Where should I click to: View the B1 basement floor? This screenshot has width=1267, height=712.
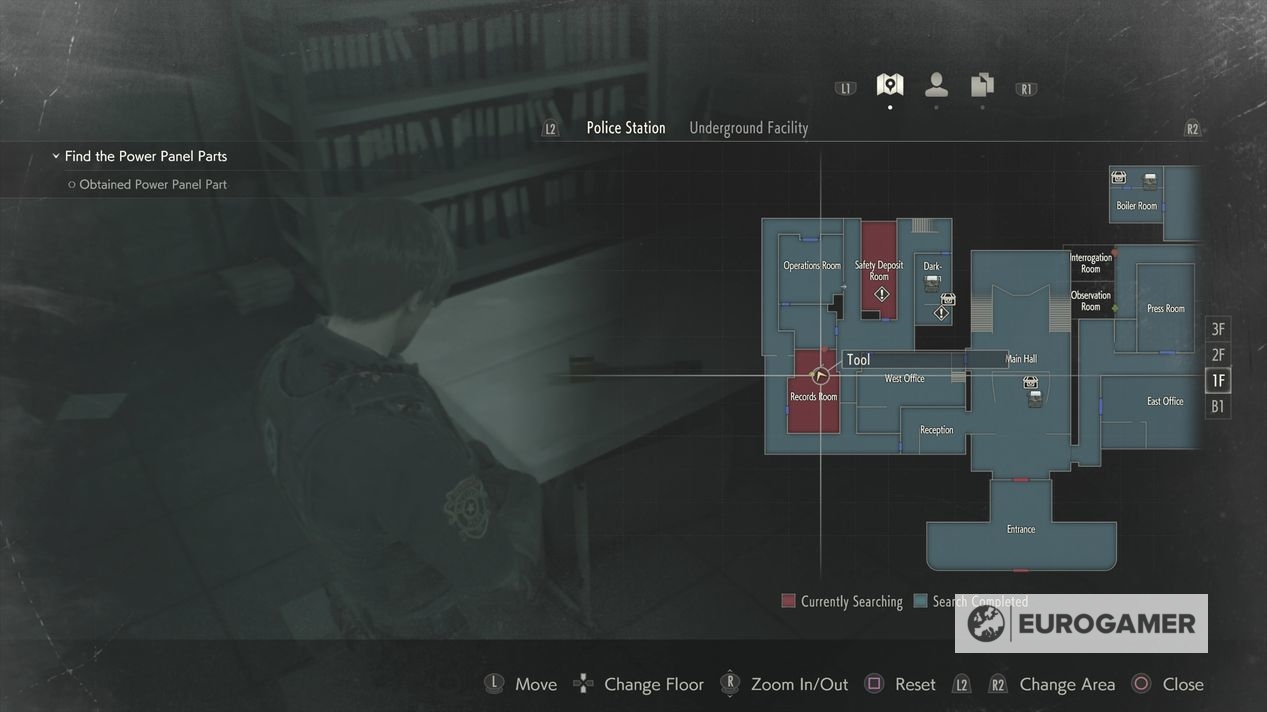pyautogui.click(x=1217, y=407)
